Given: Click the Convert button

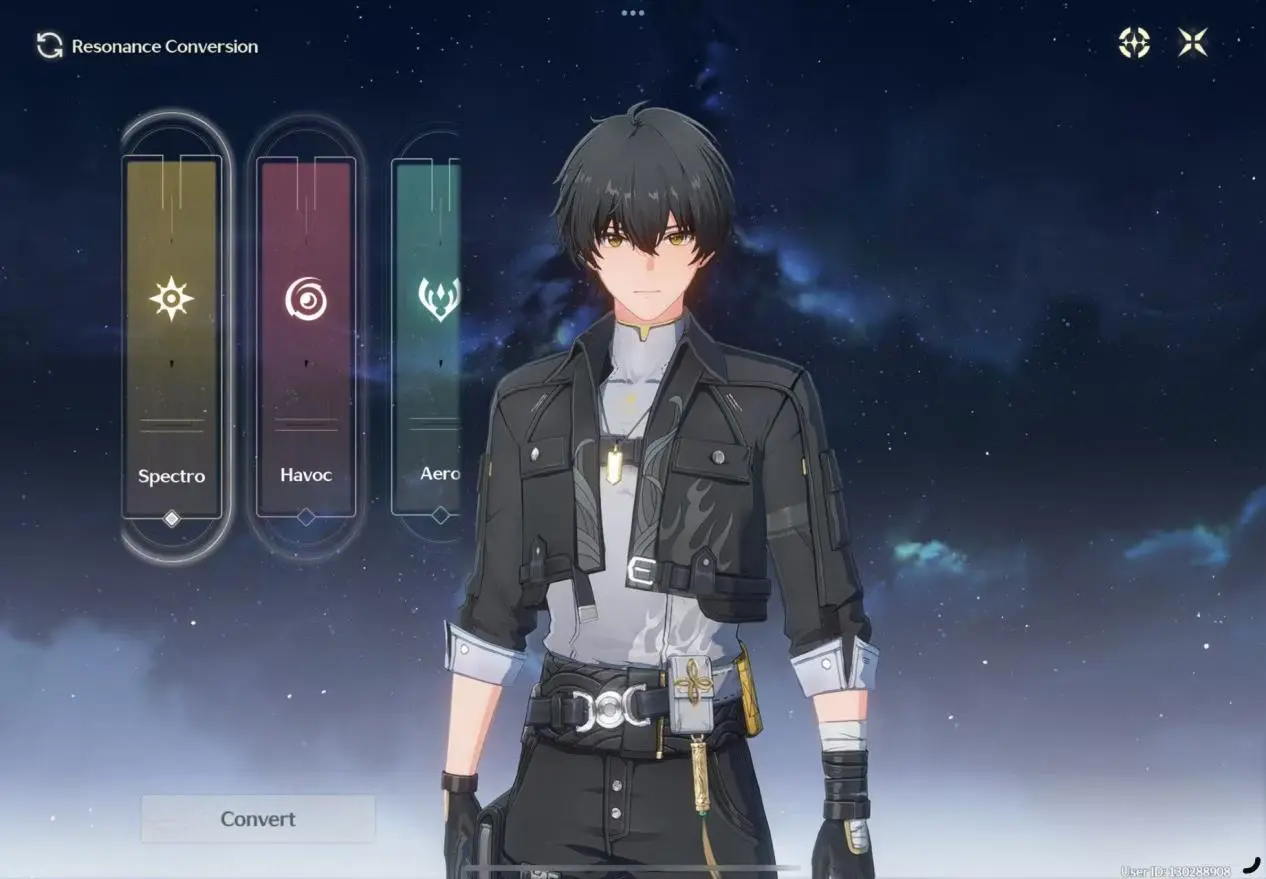Looking at the screenshot, I should [258, 819].
